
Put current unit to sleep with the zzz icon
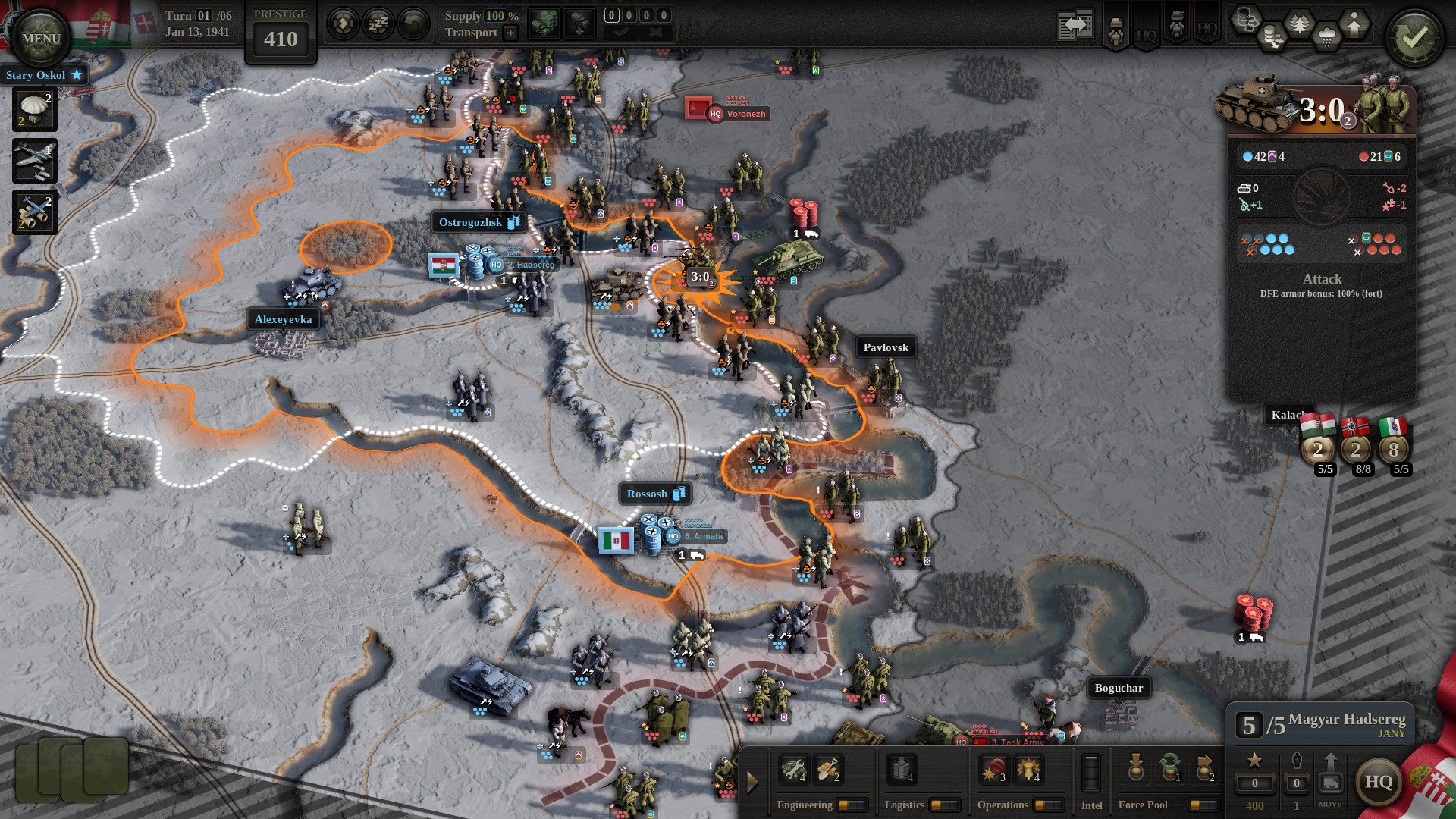tap(377, 24)
